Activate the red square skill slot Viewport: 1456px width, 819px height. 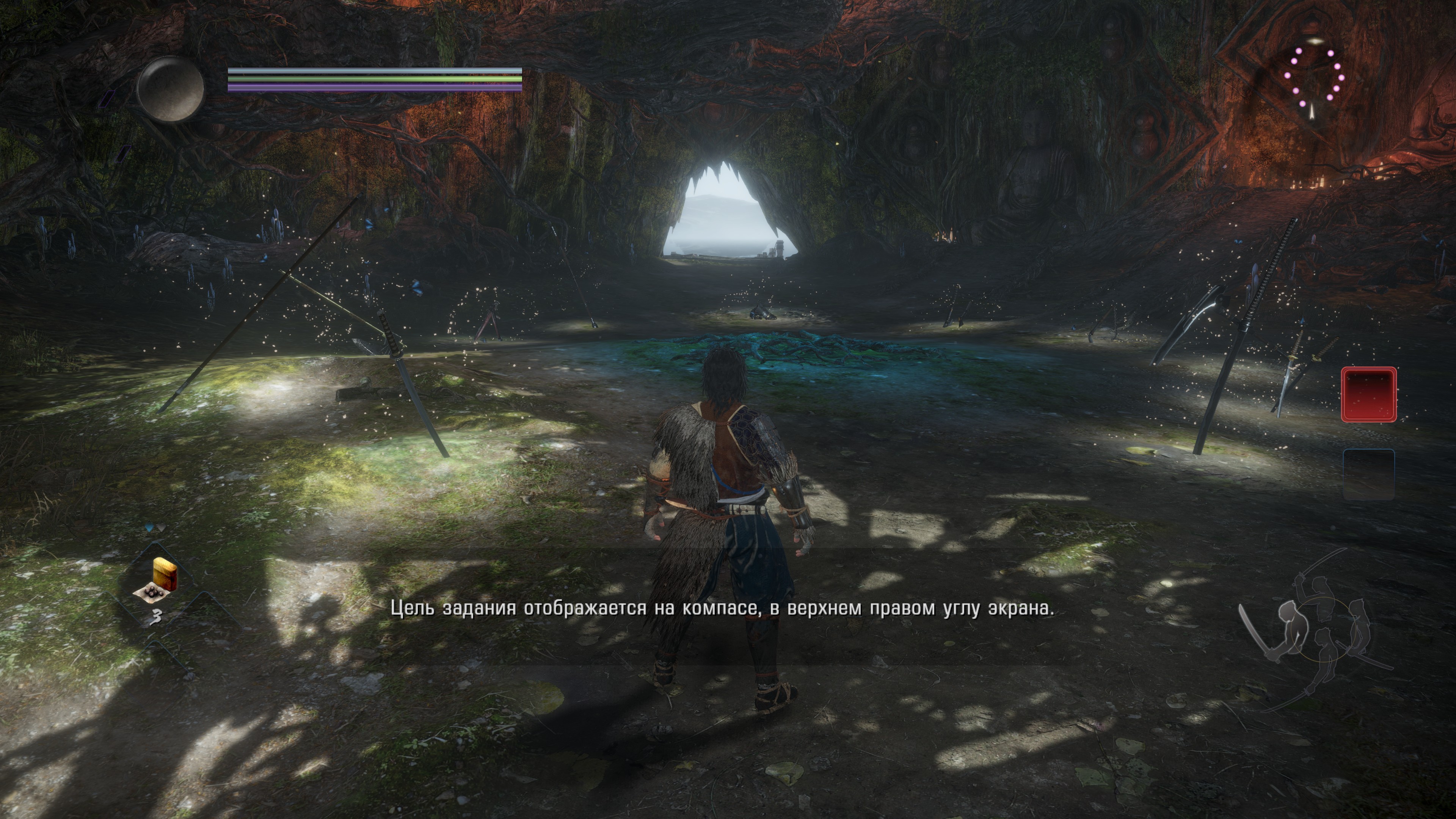[x=1368, y=394]
